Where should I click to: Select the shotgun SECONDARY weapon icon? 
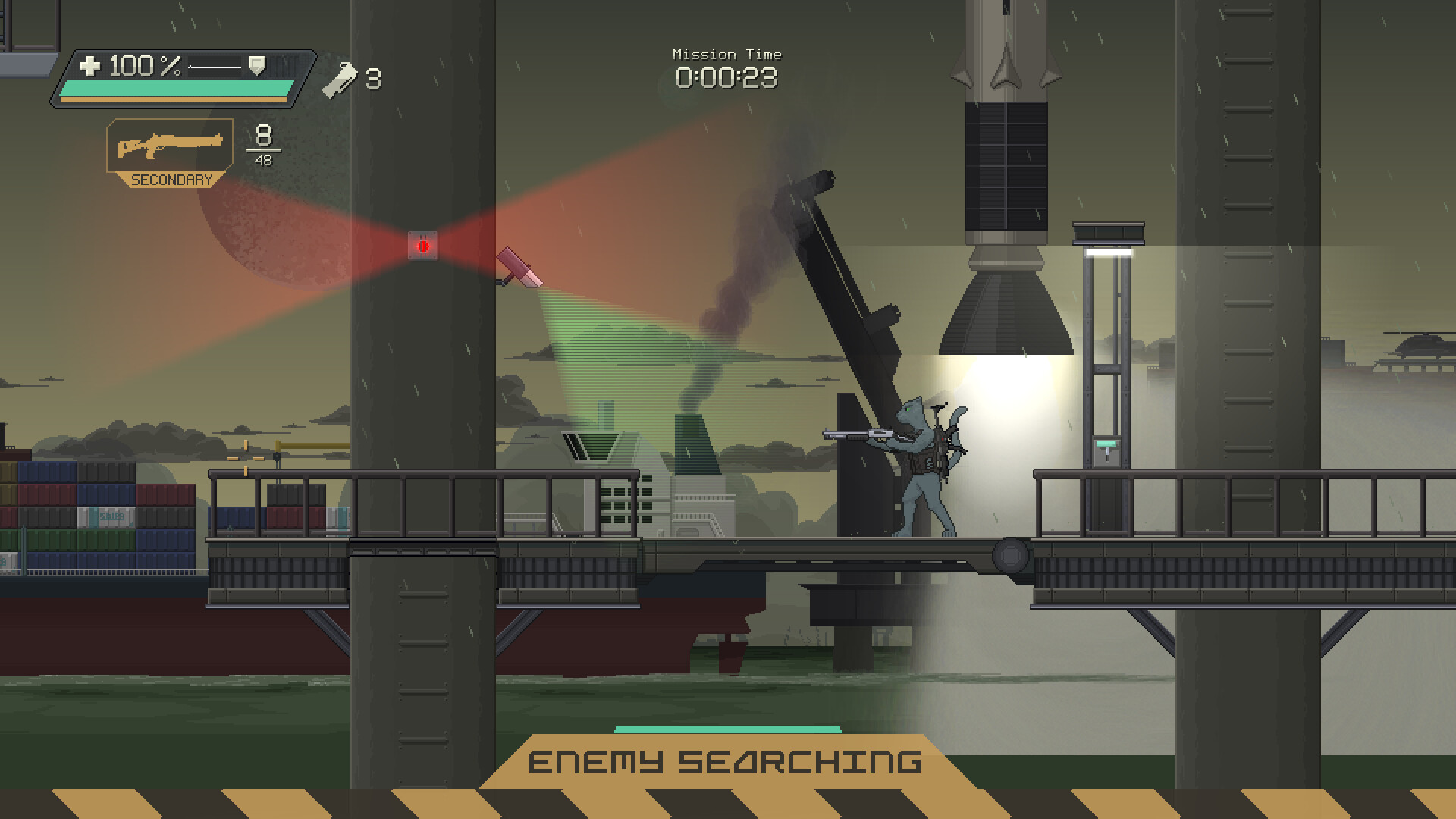tap(168, 144)
